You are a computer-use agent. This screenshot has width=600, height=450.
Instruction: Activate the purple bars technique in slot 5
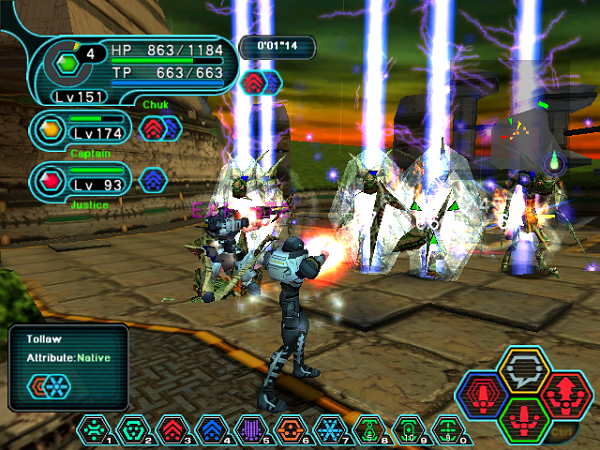250,432
